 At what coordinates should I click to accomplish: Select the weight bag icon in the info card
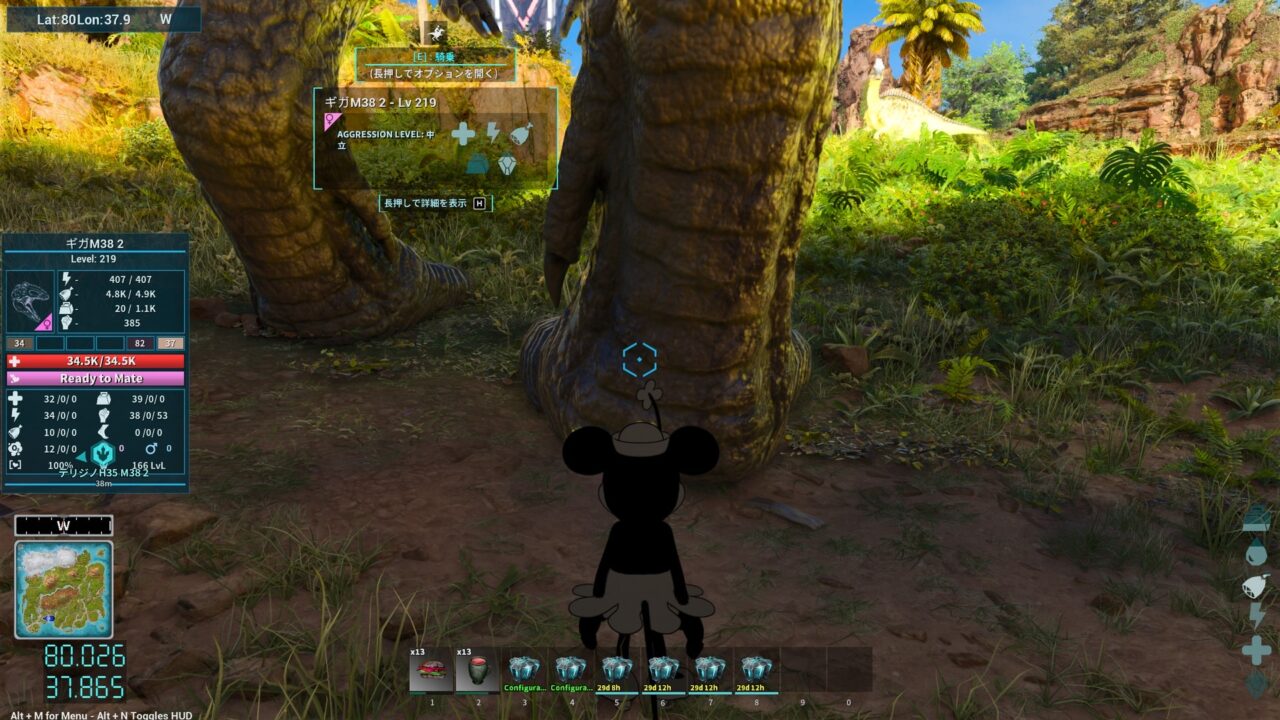point(477,163)
